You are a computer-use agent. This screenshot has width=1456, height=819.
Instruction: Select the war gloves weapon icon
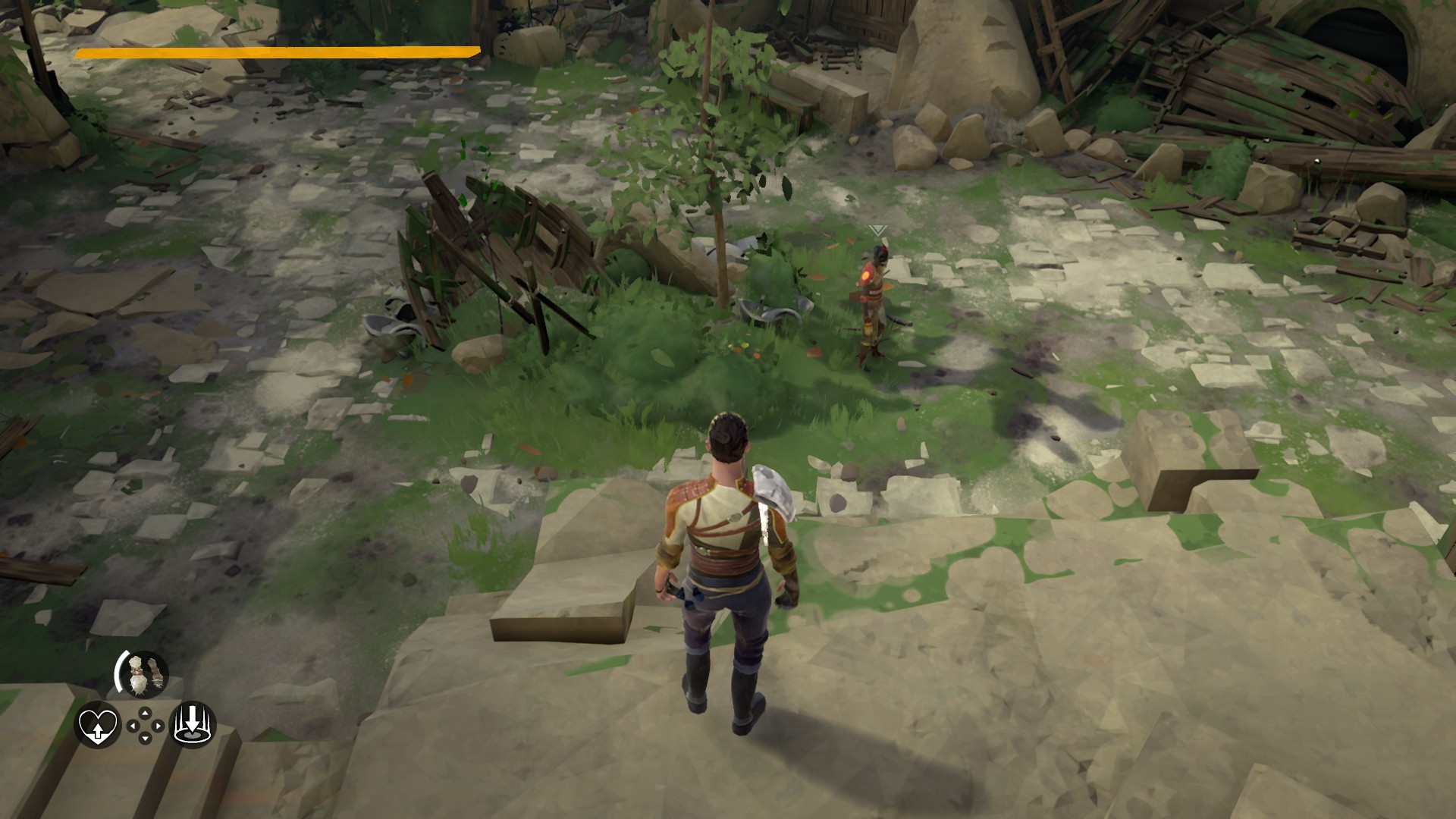[142, 674]
